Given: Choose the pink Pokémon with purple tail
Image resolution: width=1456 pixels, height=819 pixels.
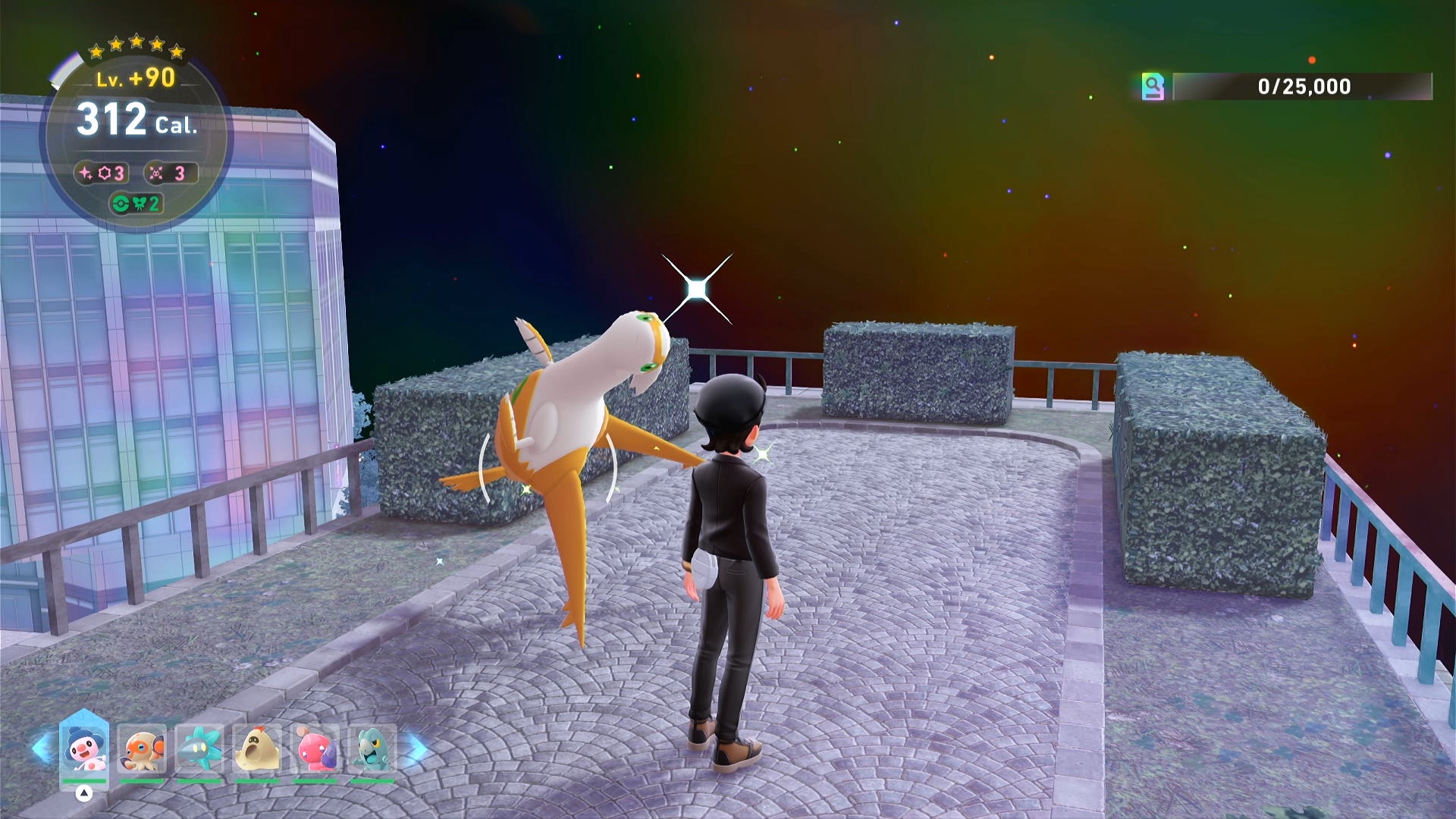Looking at the screenshot, I should click(315, 749).
